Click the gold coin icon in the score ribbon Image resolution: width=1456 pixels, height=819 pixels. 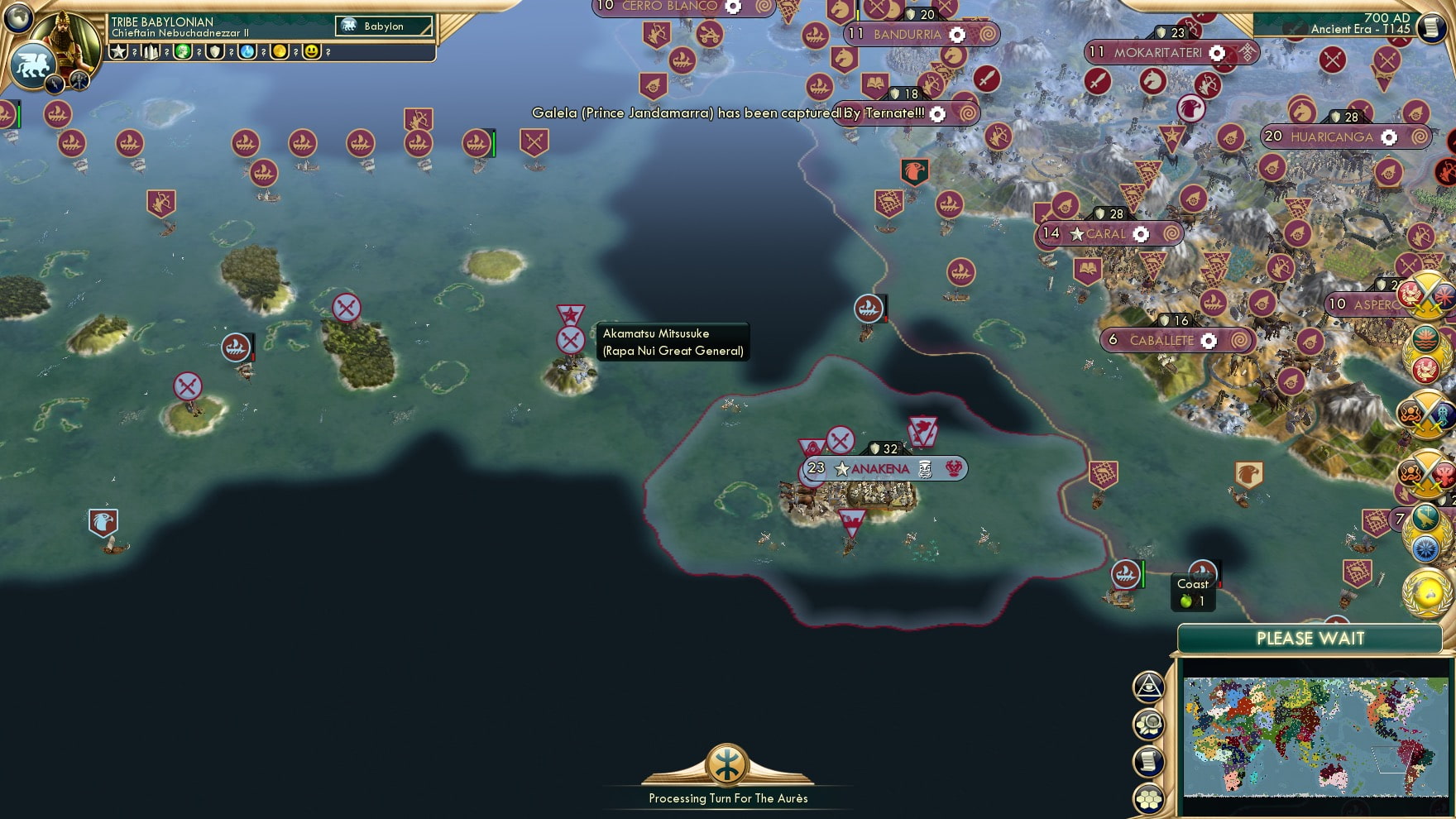pyautogui.click(x=280, y=53)
